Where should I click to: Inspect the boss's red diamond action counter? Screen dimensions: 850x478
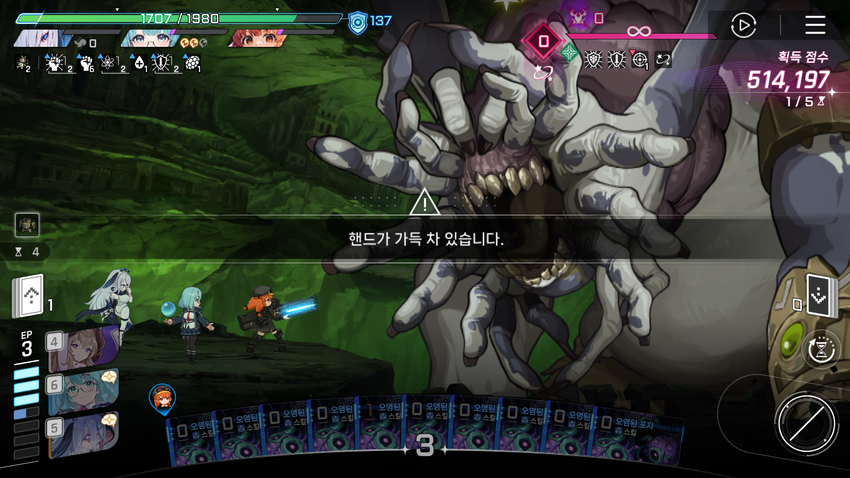click(x=543, y=42)
